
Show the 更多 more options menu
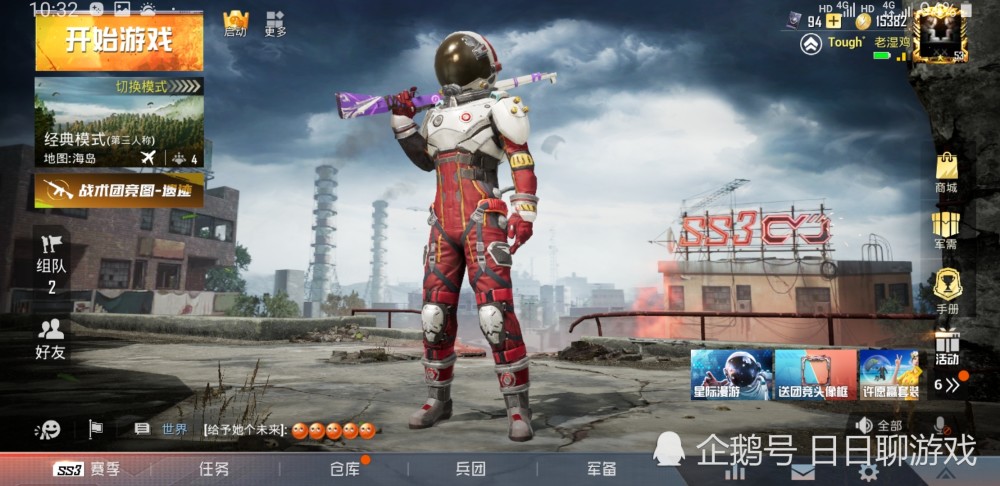[275, 23]
